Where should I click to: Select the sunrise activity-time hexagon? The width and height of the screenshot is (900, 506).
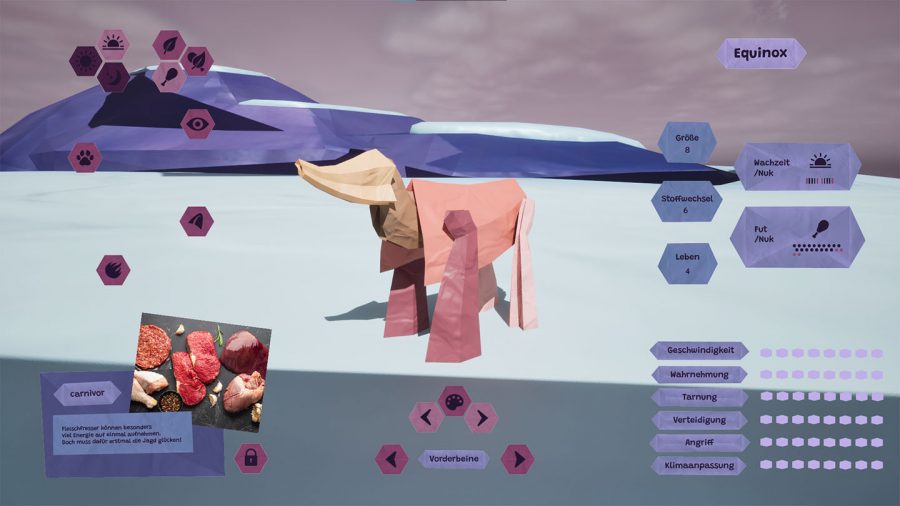(114, 44)
